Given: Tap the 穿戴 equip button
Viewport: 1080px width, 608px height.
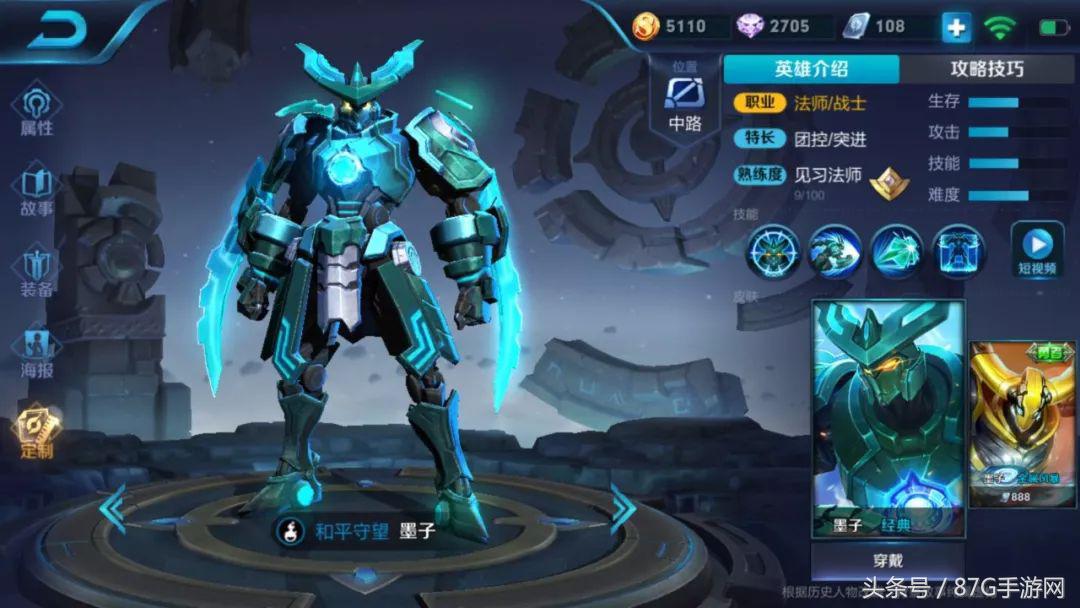Looking at the screenshot, I should click(887, 562).
